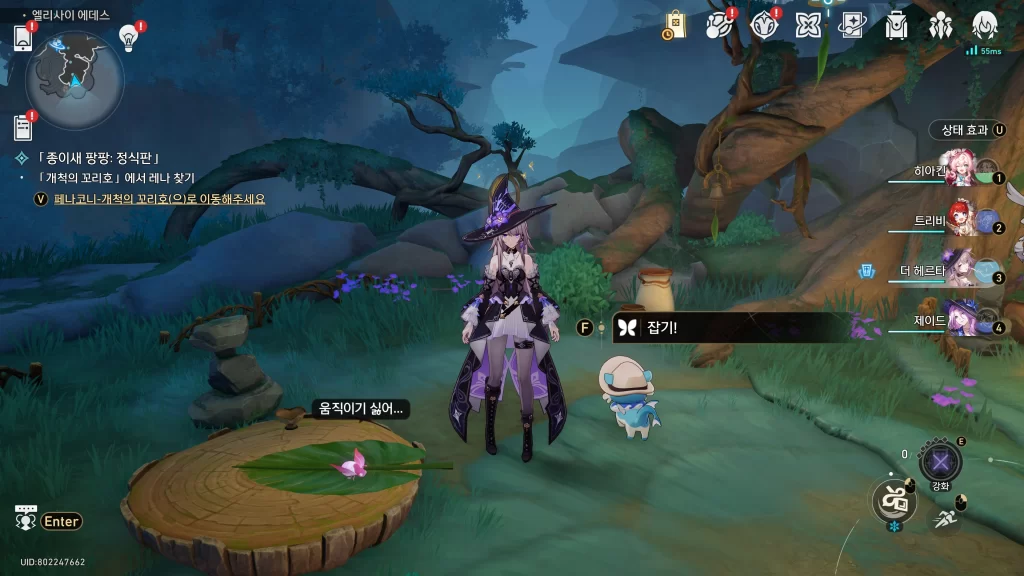
Task: Switch to party member 히아킨
Action: pyautogui.click(x=962, y=172)
